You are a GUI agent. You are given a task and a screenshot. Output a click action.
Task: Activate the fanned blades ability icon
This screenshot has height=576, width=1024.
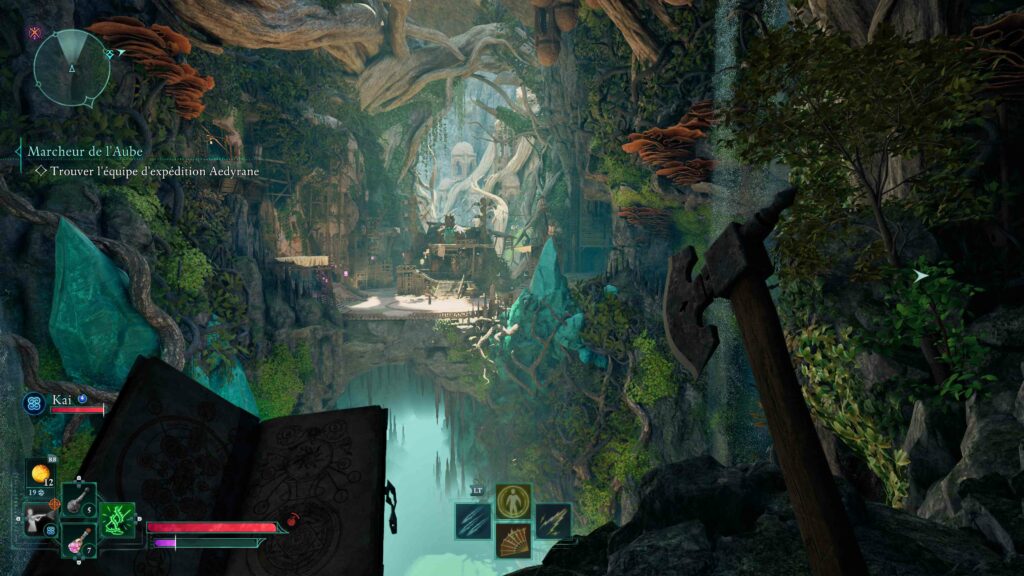click(x=513, y=540)
